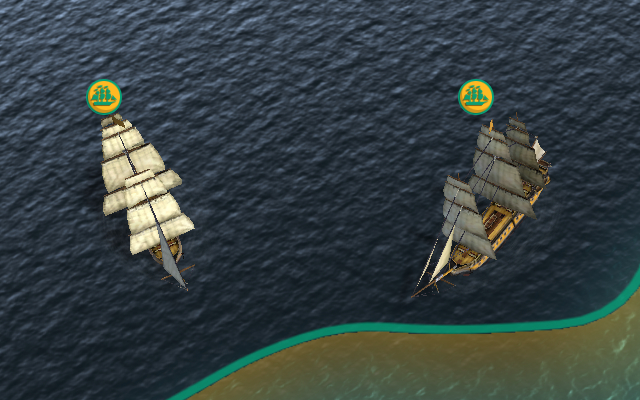Select the unit flag above the grey-sailed ship
Image resolution: width=640 pixels, height=400 pixels.
[x=476, y=97]
